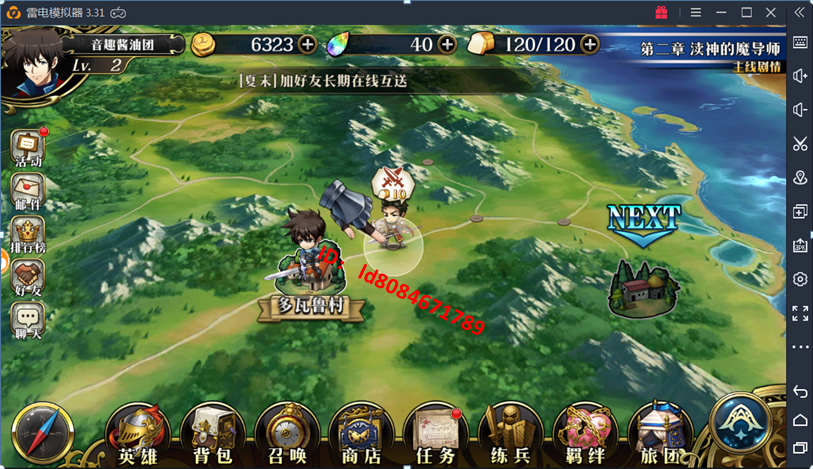Screen dimensions: 813x469
Task: Enter the 练兵 training menu
Action: point(510,434)
